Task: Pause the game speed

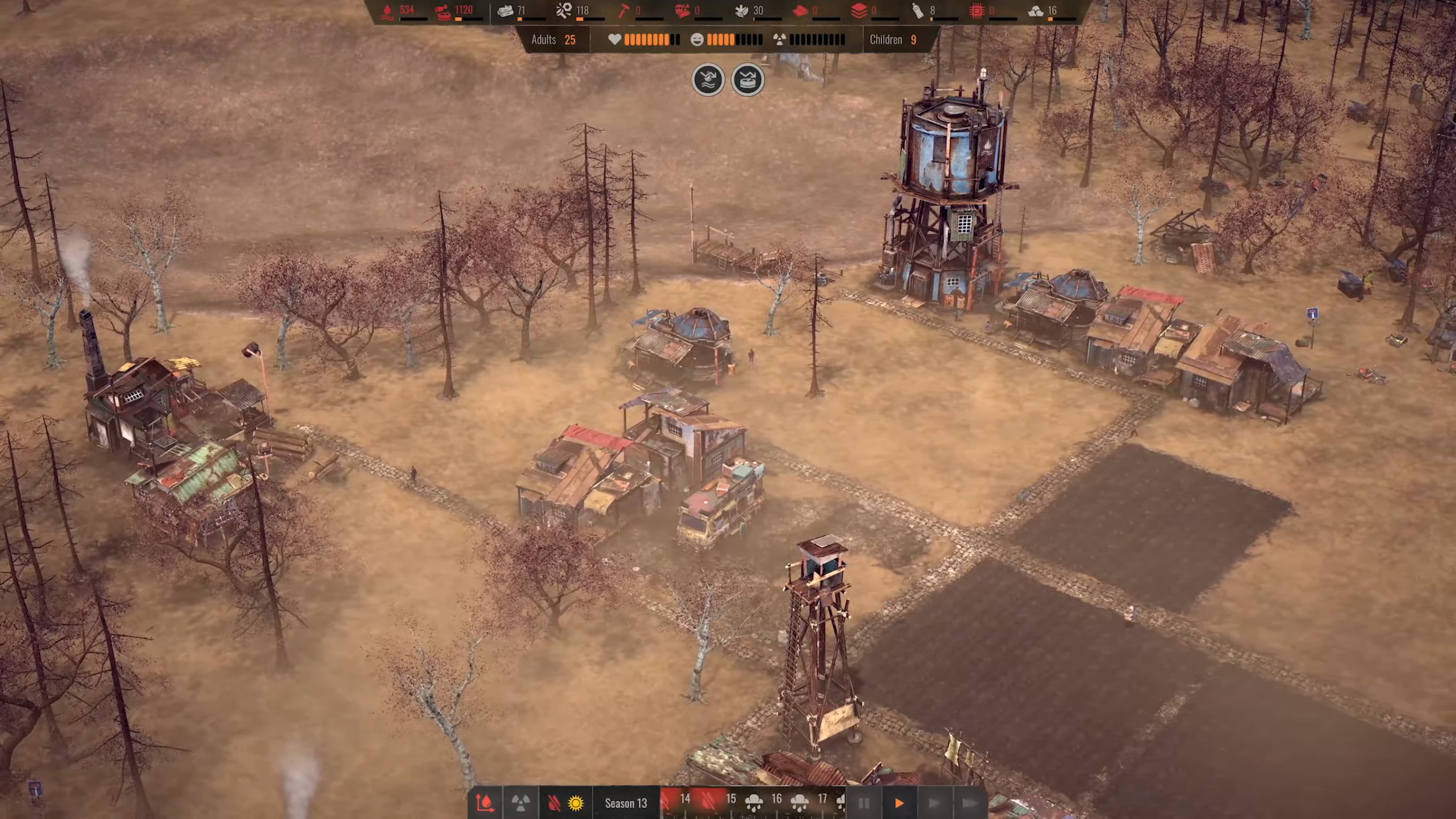Action: 863,803
